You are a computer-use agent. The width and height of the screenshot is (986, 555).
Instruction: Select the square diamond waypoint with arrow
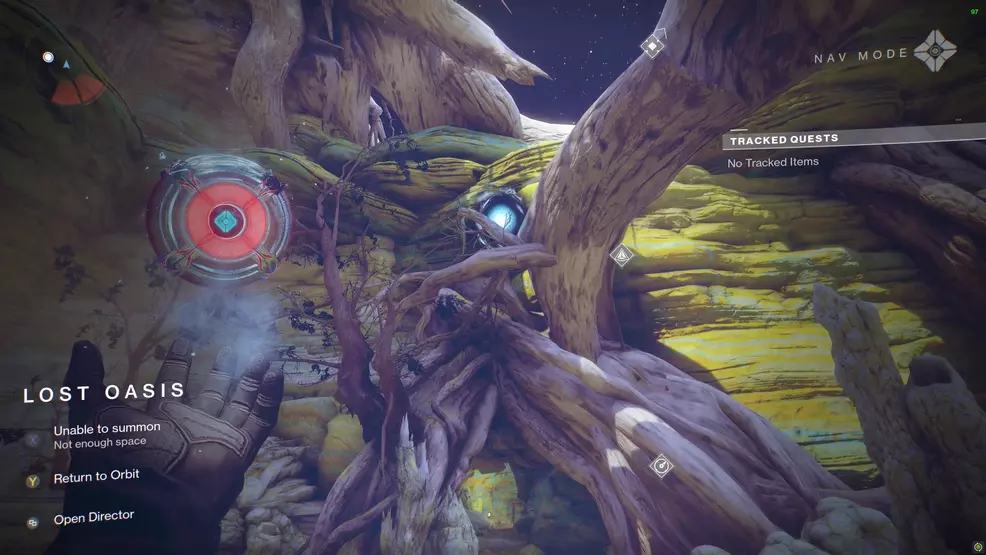click(x=653, y=45)
